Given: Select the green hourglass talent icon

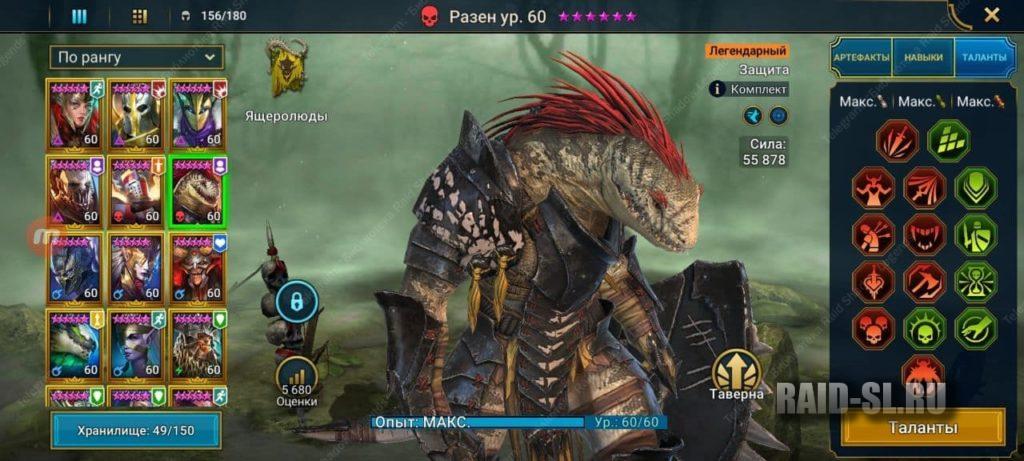Looking at the screenshot, I should coord(975,281).
